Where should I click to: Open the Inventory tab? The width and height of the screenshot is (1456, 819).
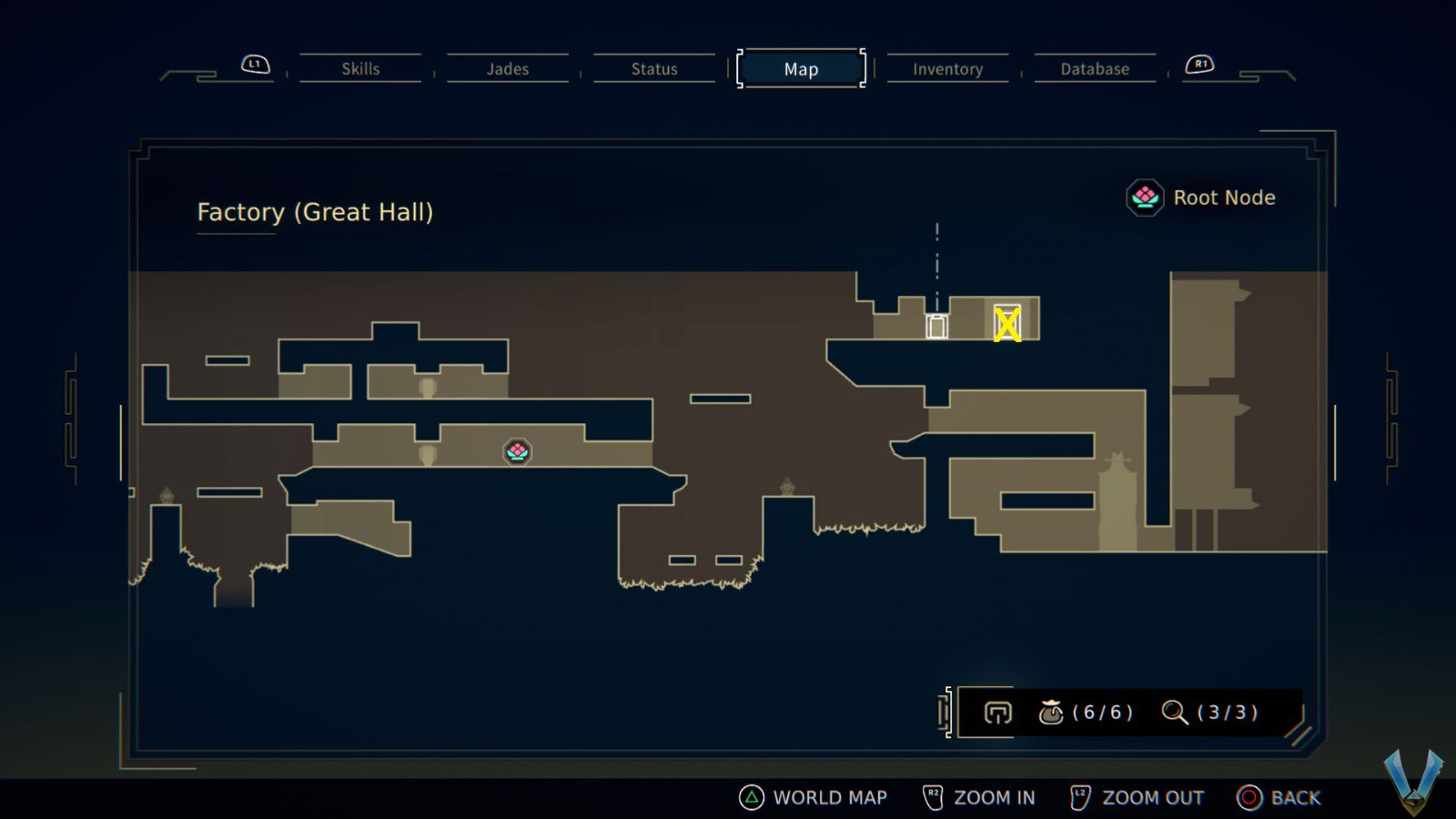pos(947,68)
